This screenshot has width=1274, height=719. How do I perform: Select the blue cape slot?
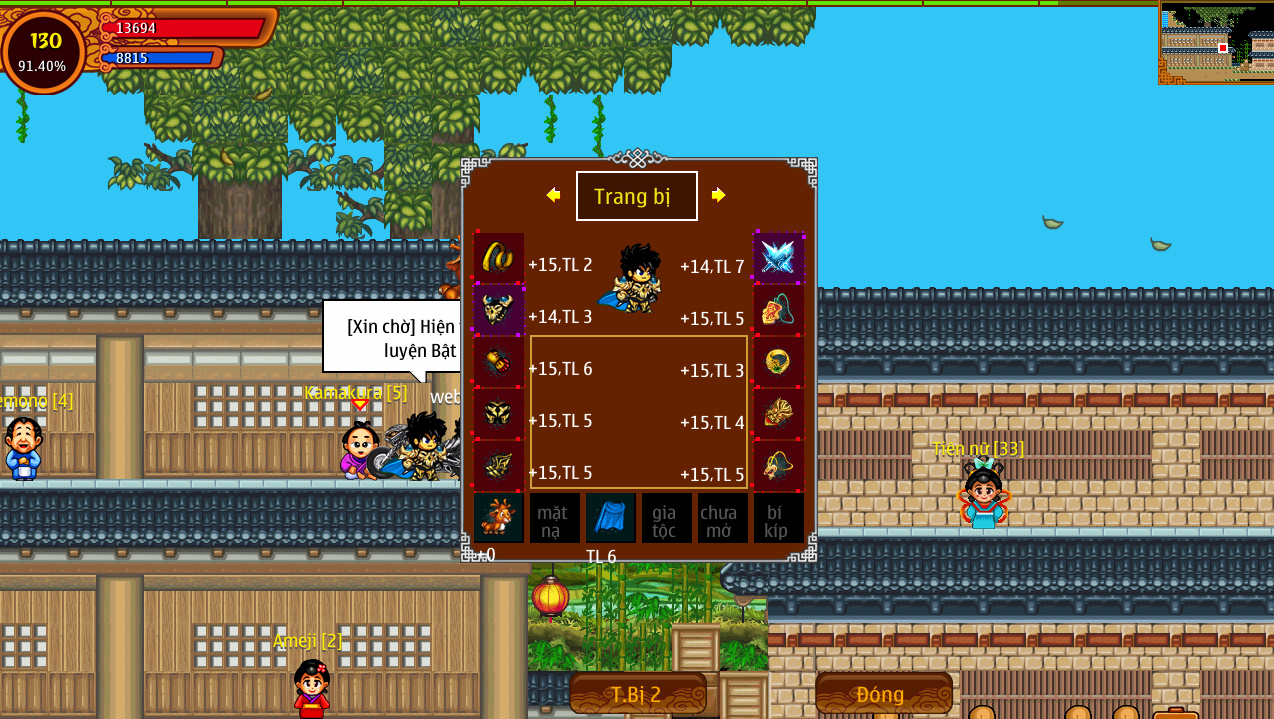point(610,518)
